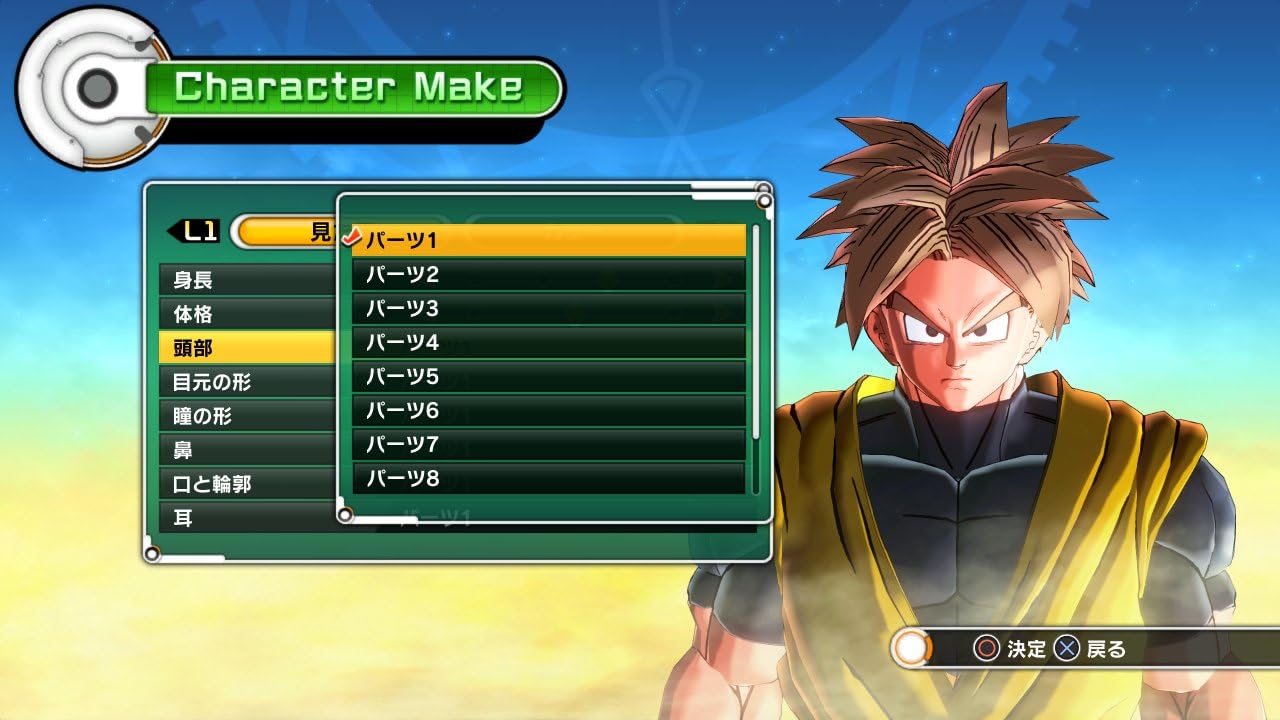This screenshot has width=1280, height=720.
Task: Open the 目元の形 eye shape setting
Action: coord(247,382)
